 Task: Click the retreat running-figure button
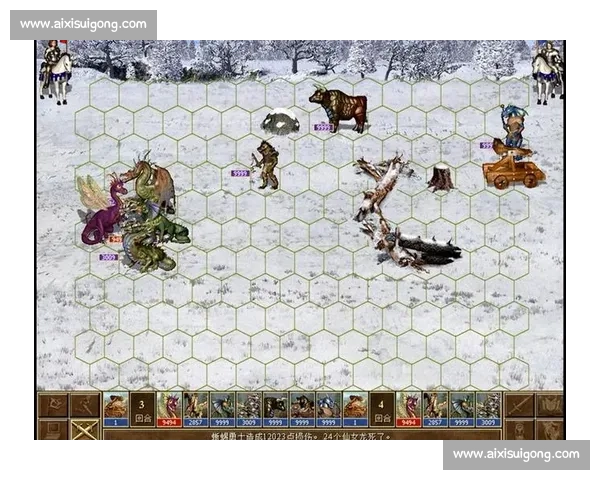point(85,405)
